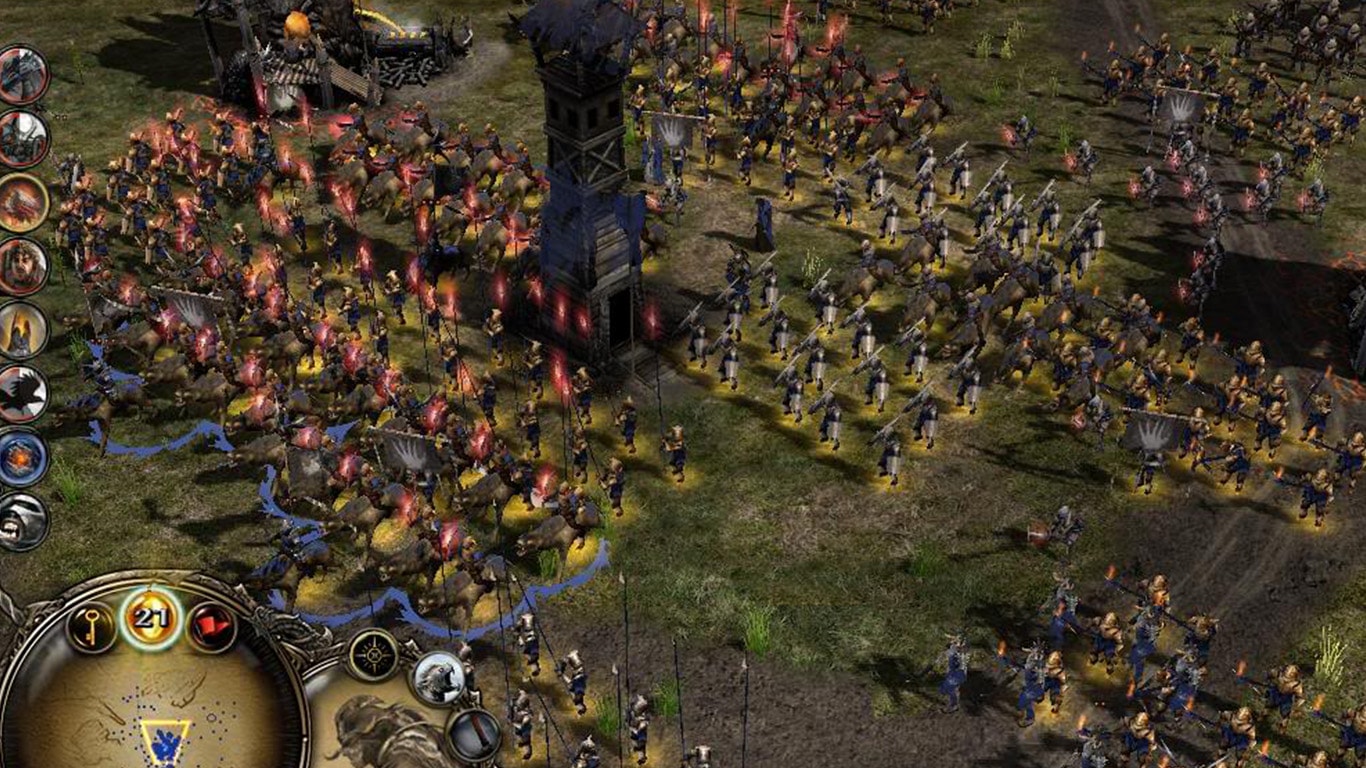Screen dimensions: 1366x768
Task: Open the sun compass medallion beside the palantir
Action: (x=374, y=654)
